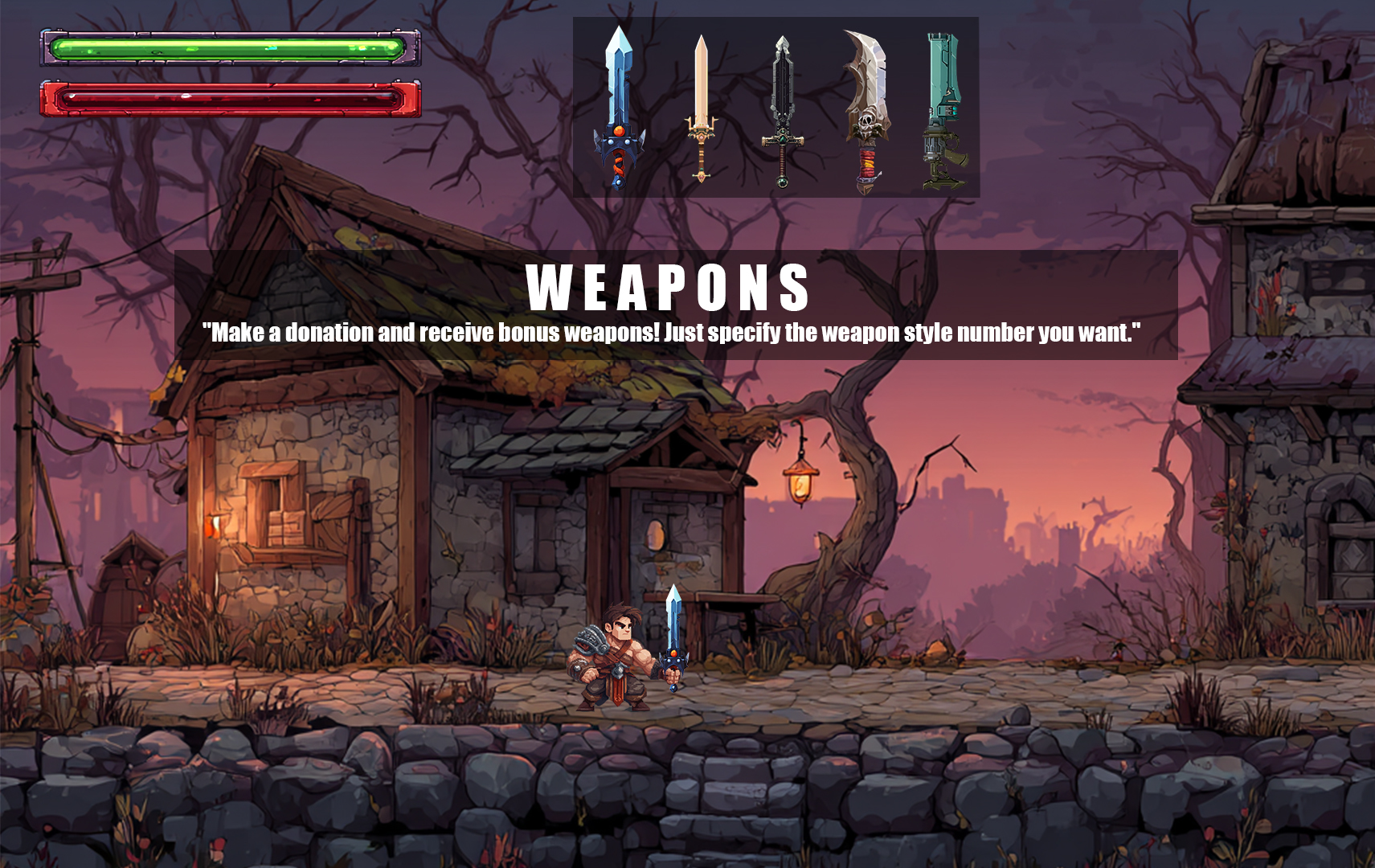Expand the weapon selection panel
Viewport: 1375px width, 868px height.
click(x=778, y=108)
